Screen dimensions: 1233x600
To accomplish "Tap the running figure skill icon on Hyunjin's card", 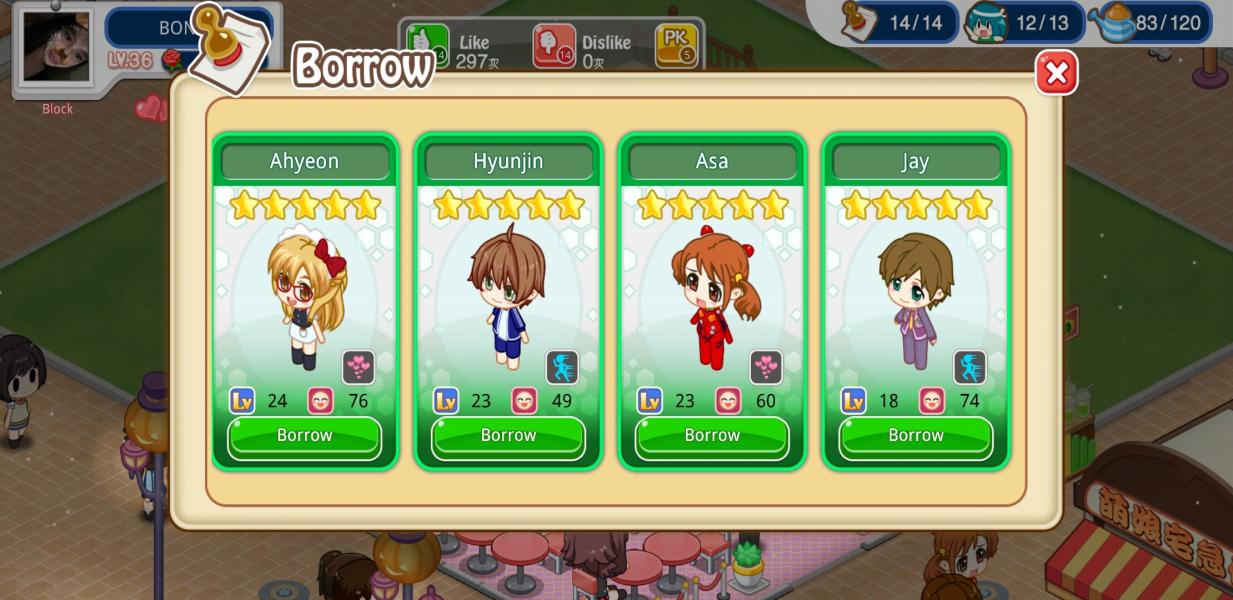I will click(562, 367).
